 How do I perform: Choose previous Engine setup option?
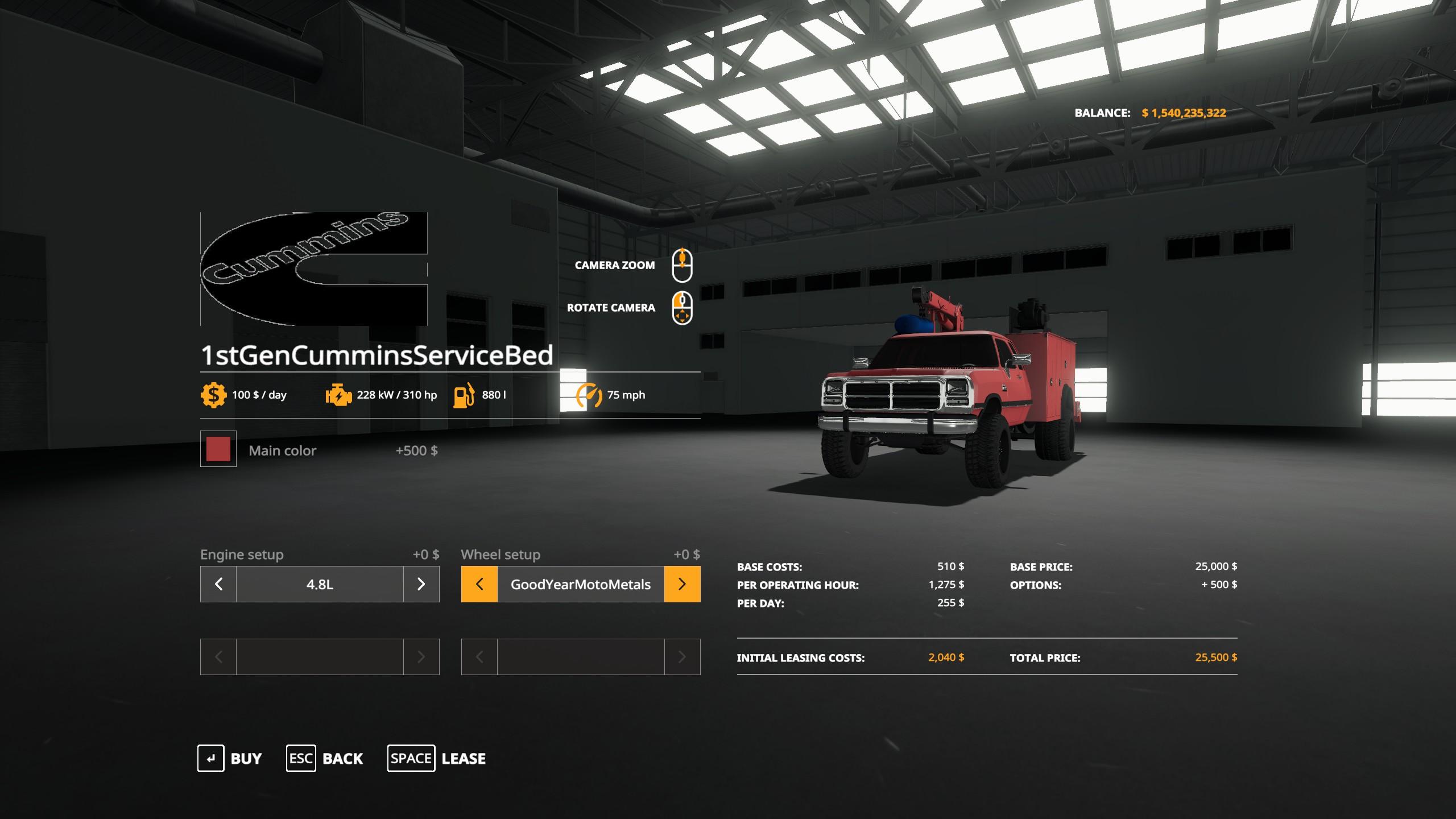pyautogui.click(x=218, y=584)
